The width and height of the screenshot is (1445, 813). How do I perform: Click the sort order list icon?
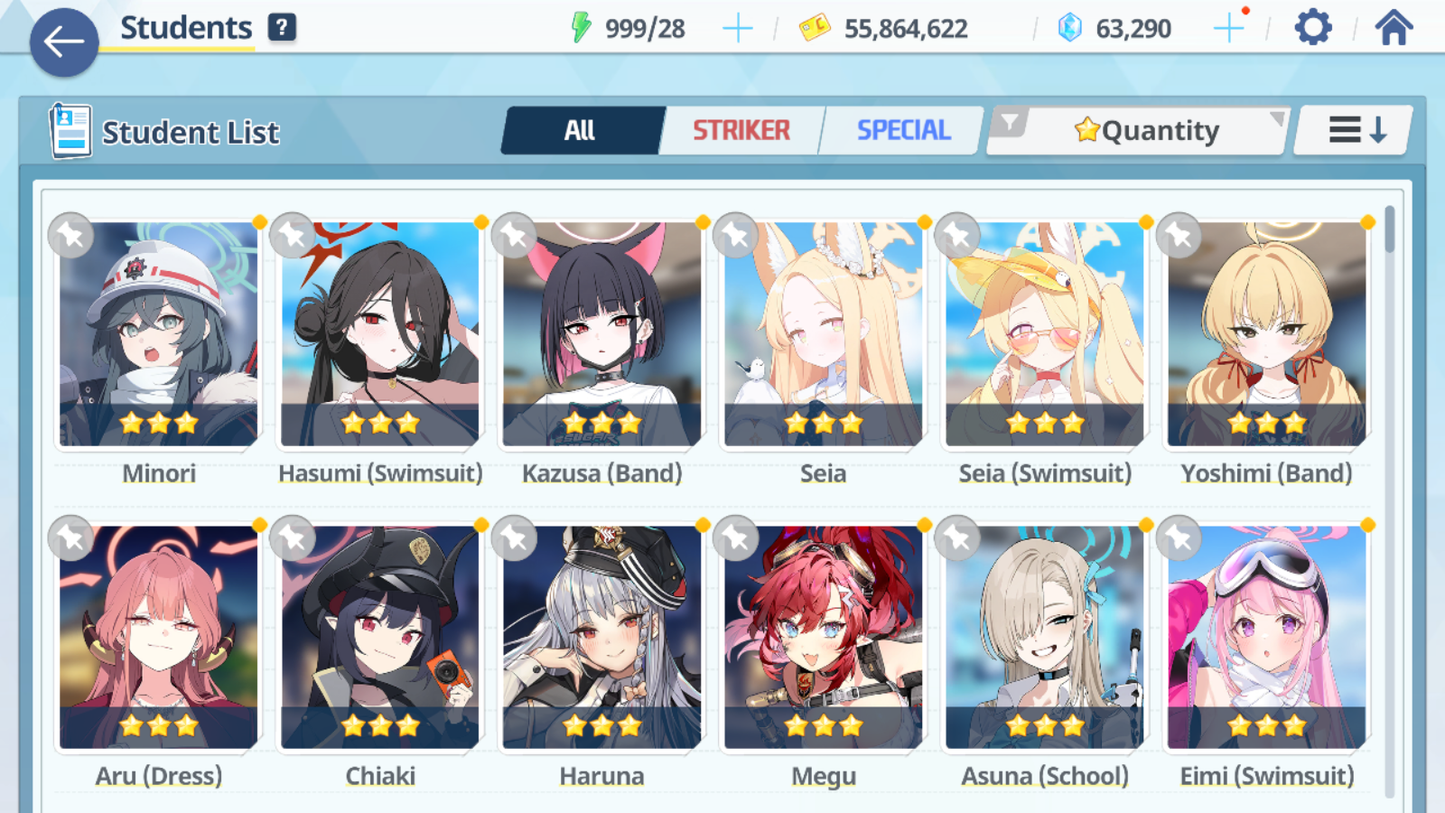tap(1352, 129)
